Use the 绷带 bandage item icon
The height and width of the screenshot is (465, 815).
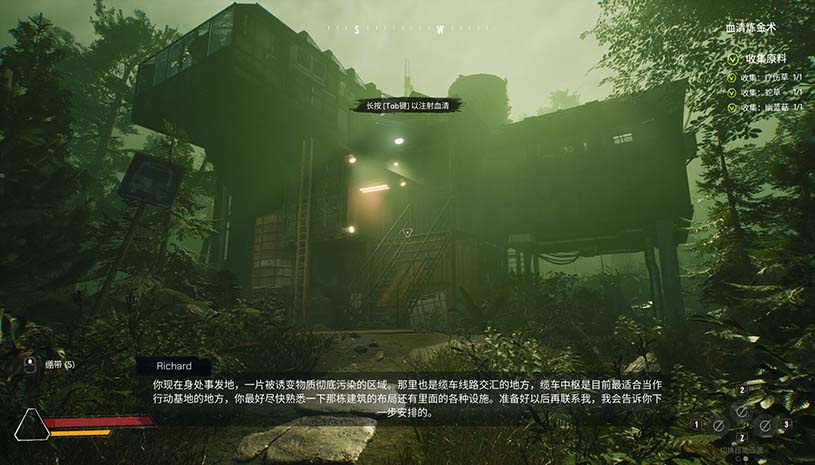pyautogui.click(x=30, y=366)
